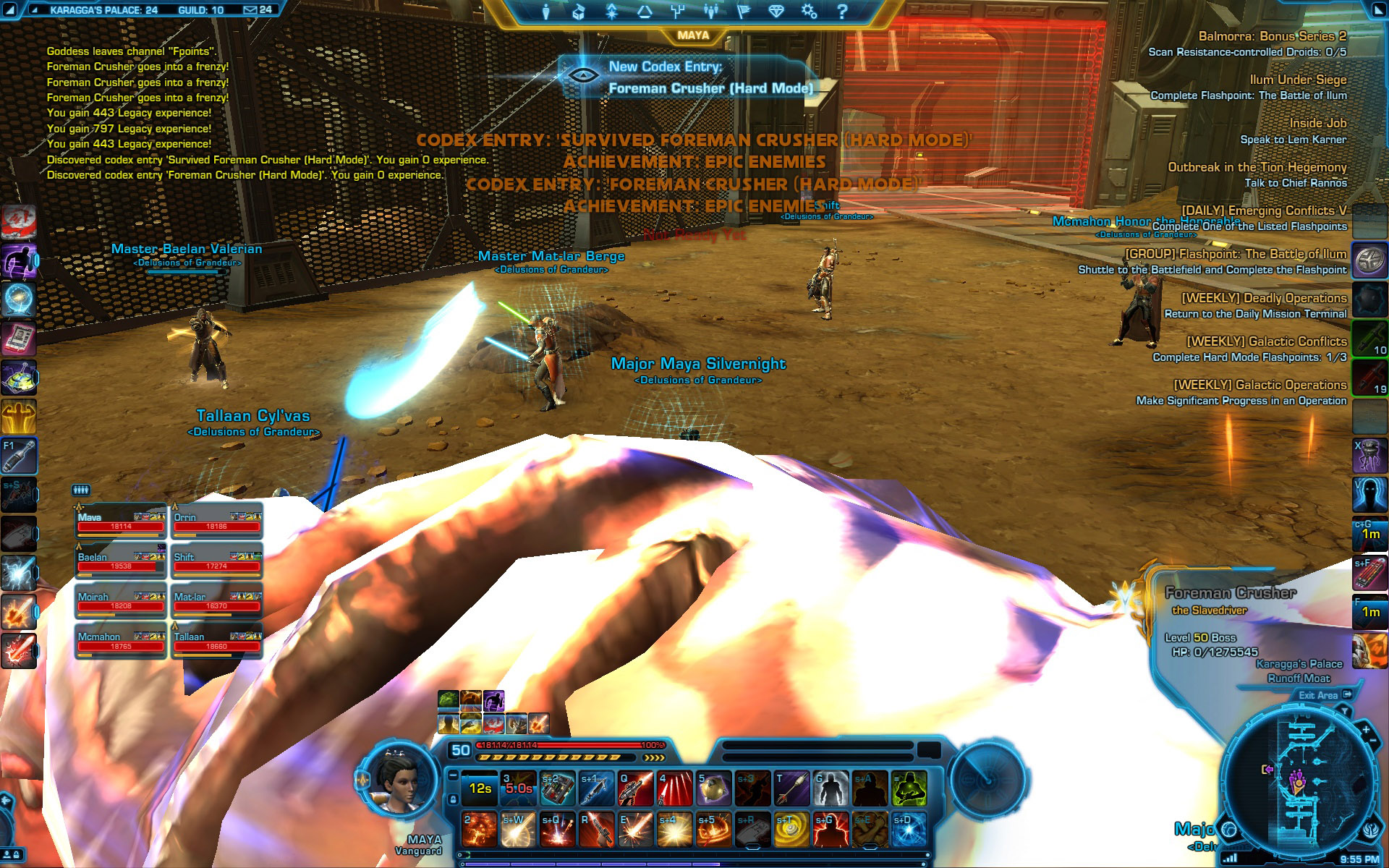Open the social window people icon

coord(710,12)
